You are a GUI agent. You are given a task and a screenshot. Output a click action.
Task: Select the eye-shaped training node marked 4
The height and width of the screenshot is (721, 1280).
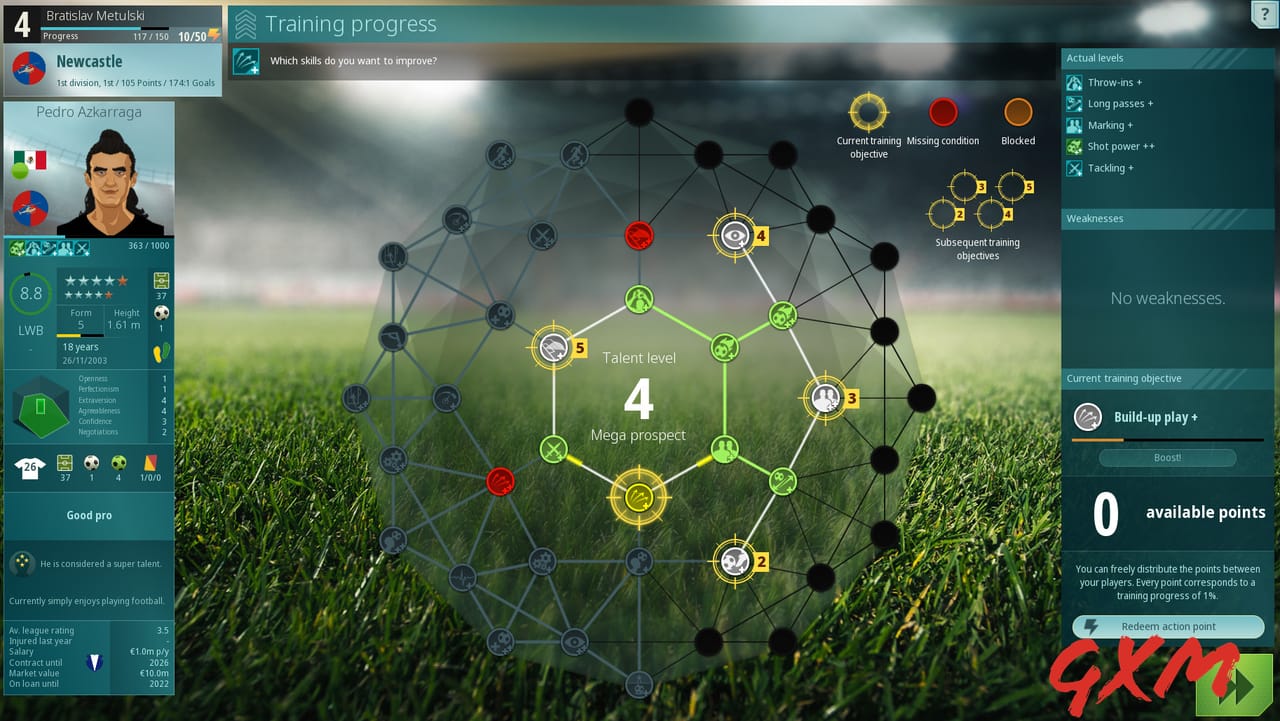click(x=735, y=235)
